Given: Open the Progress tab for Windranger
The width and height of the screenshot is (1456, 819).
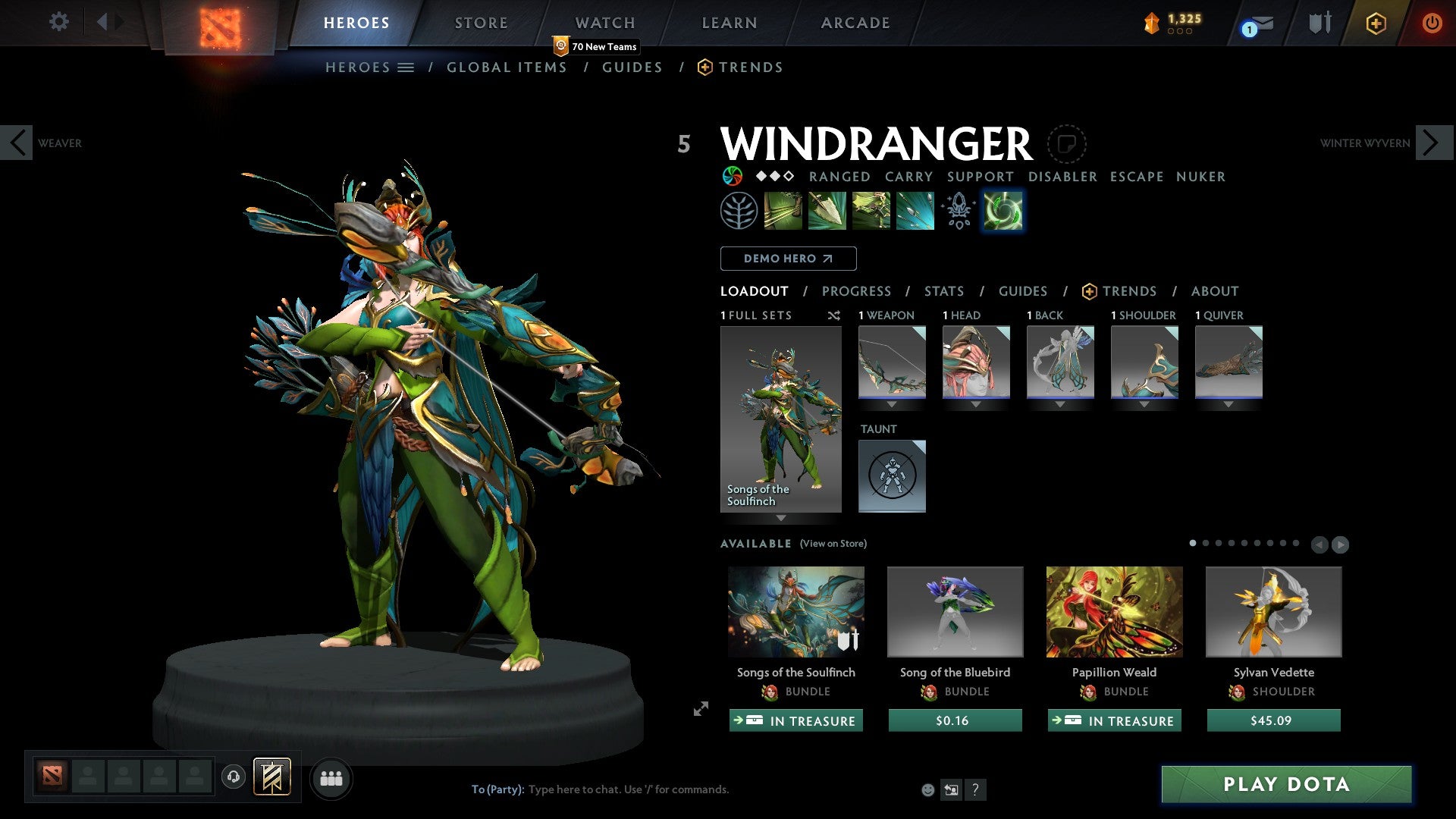Looking at the screenshot, I should 857,291.
